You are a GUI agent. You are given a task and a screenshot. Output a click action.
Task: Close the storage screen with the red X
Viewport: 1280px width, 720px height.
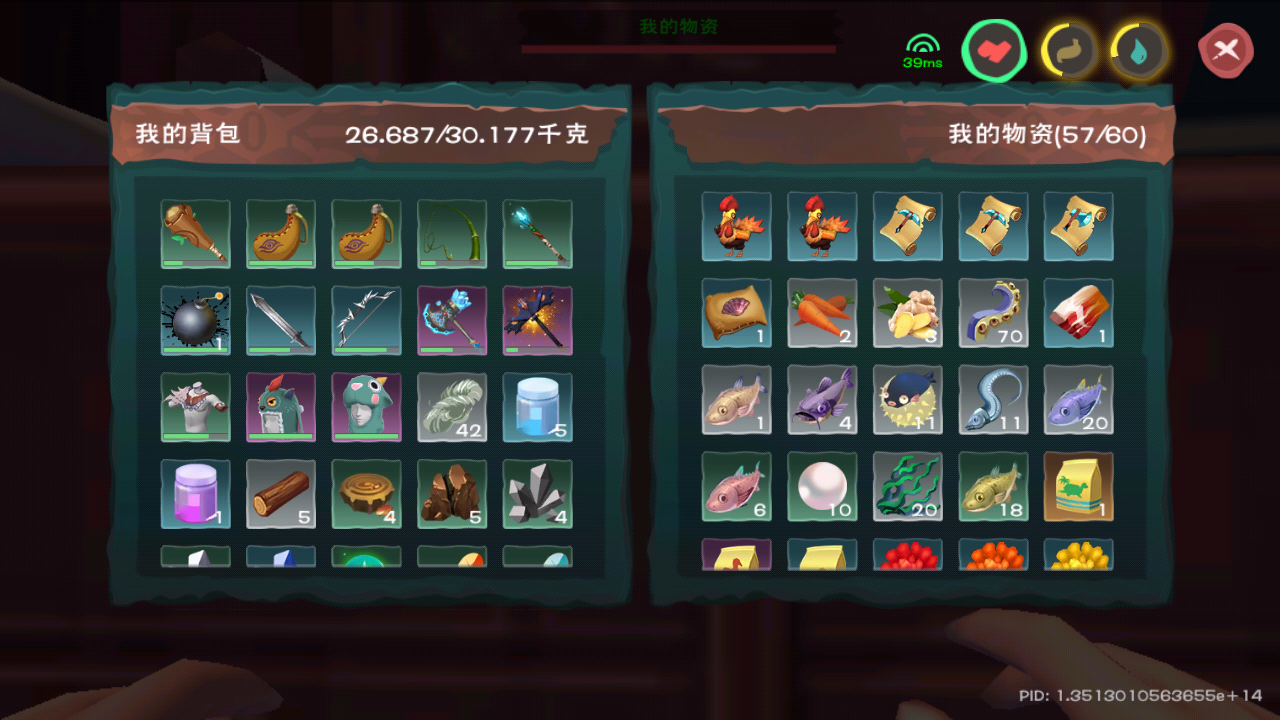coord(1227,49)
